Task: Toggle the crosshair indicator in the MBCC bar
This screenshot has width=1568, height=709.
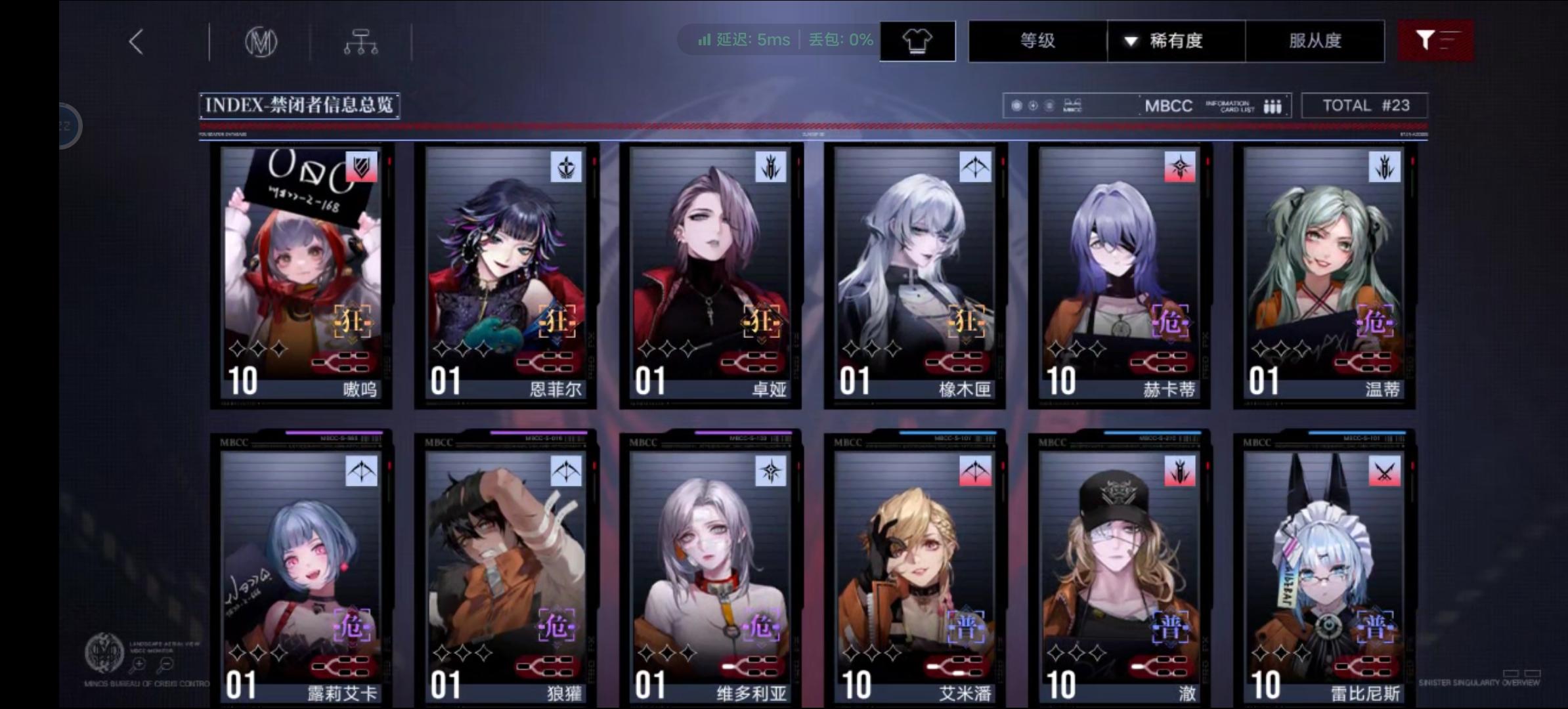Action: click(1032, 105)
